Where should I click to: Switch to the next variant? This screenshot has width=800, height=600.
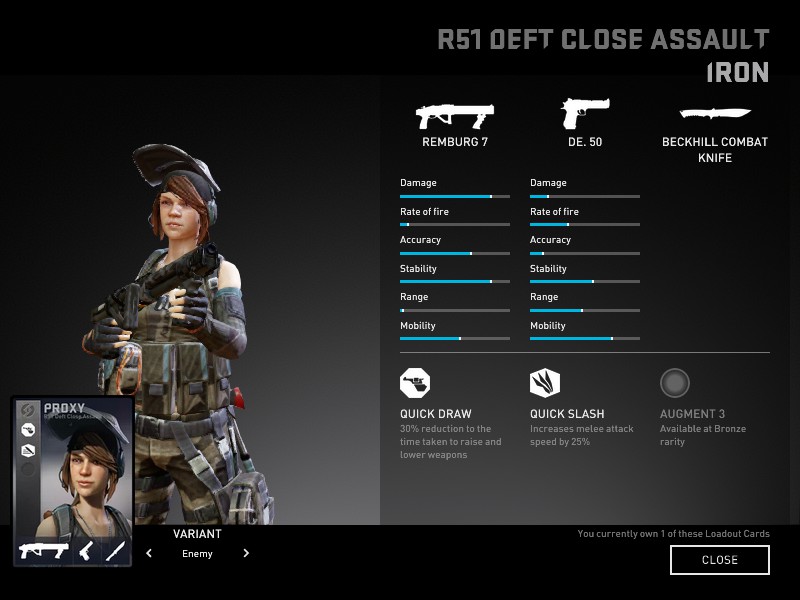(246, 553)
